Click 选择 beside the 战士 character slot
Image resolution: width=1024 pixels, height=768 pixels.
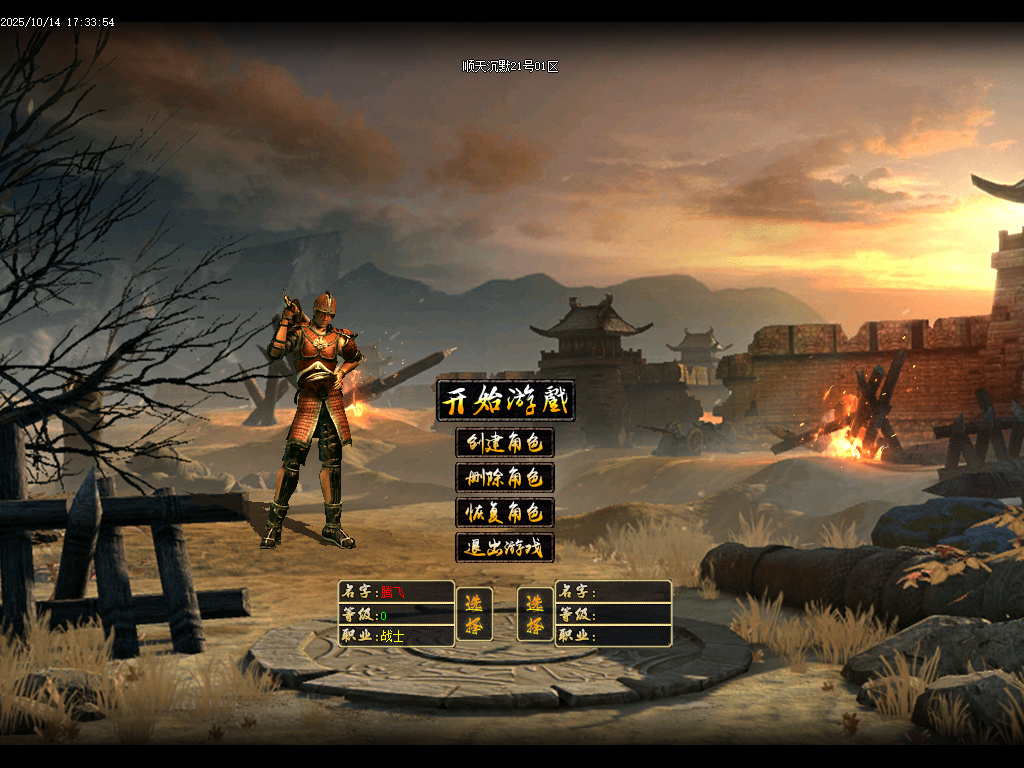click(474, 614)
